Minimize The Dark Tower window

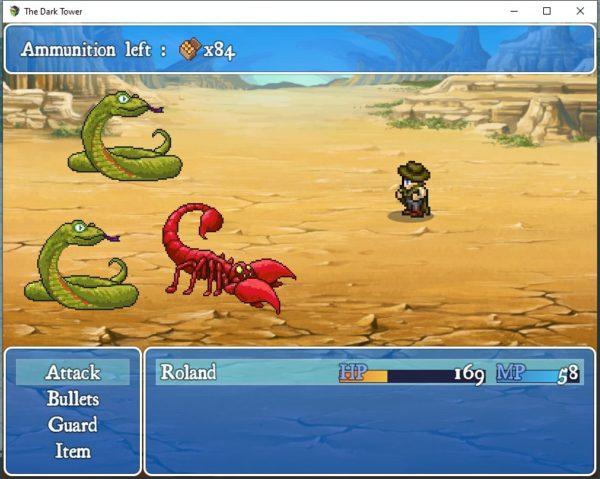click(x=512, y=11)
